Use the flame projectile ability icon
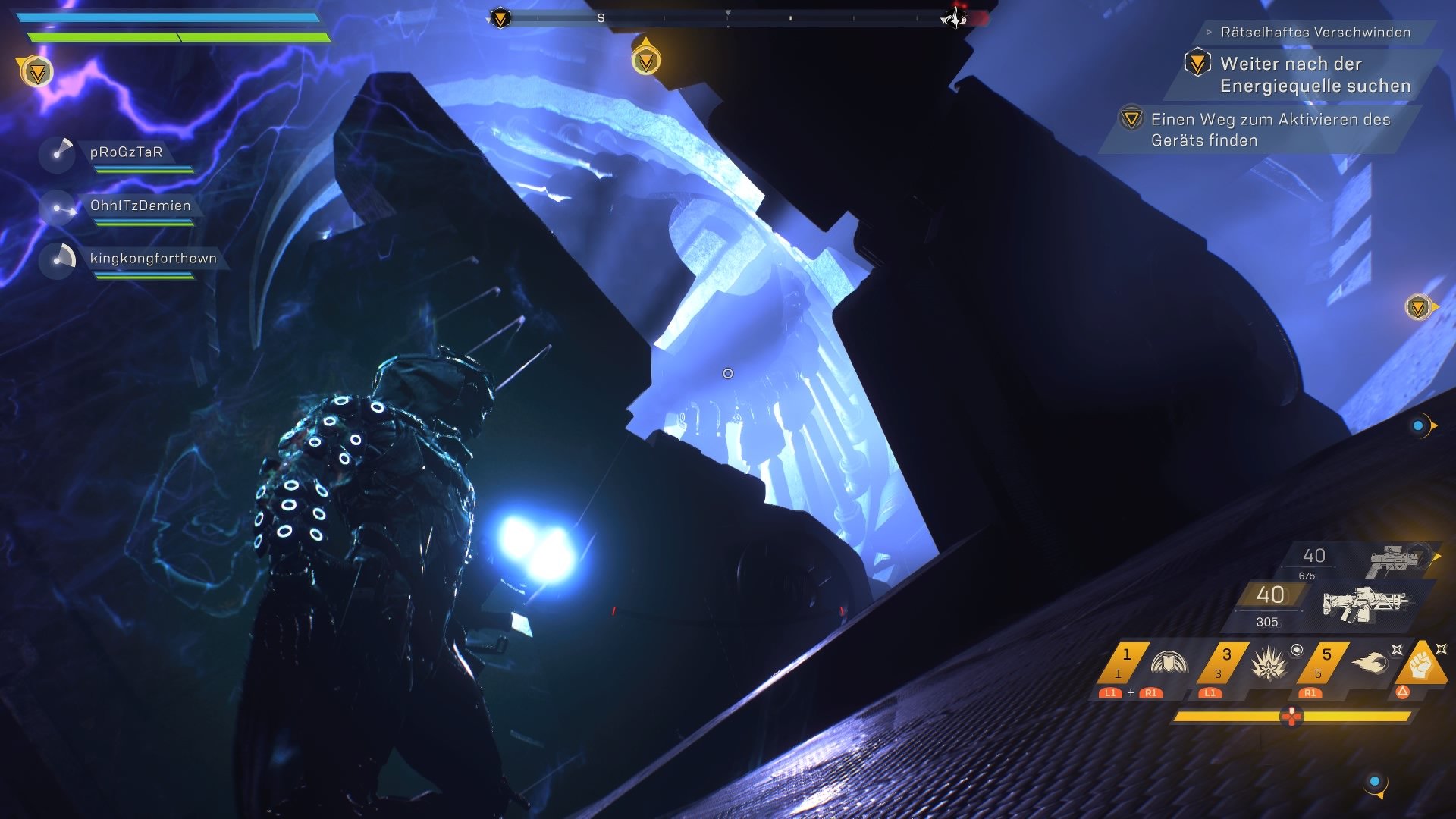 [1370, 663]
